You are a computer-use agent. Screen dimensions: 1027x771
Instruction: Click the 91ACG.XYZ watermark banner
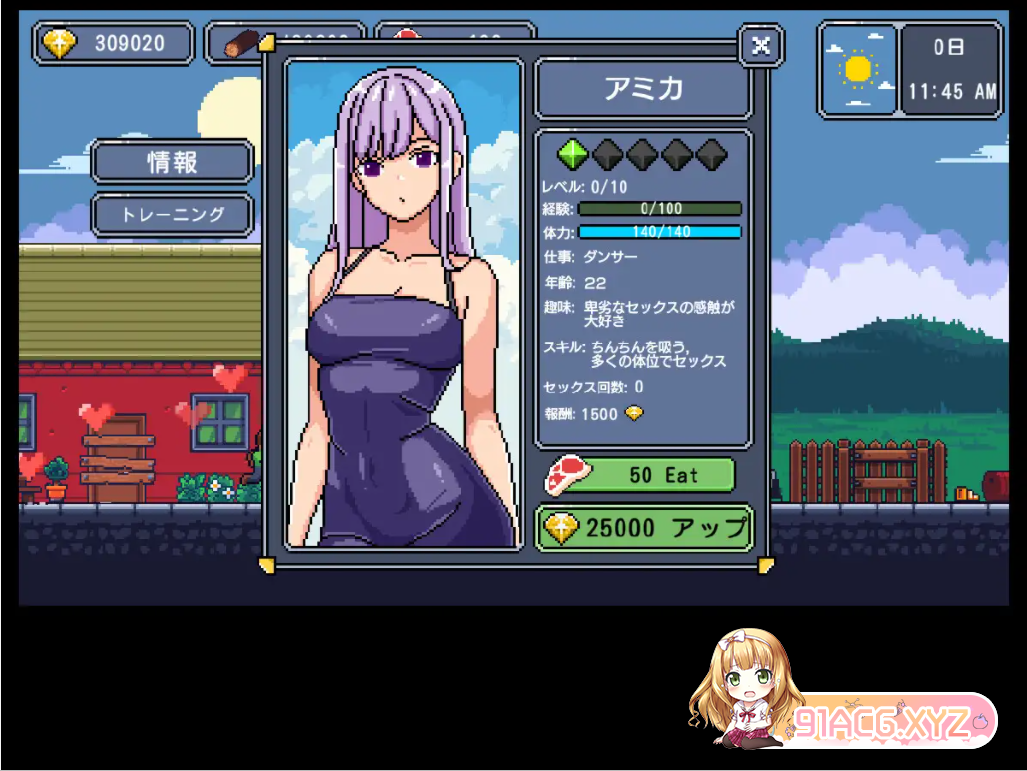tap(880, 720)
